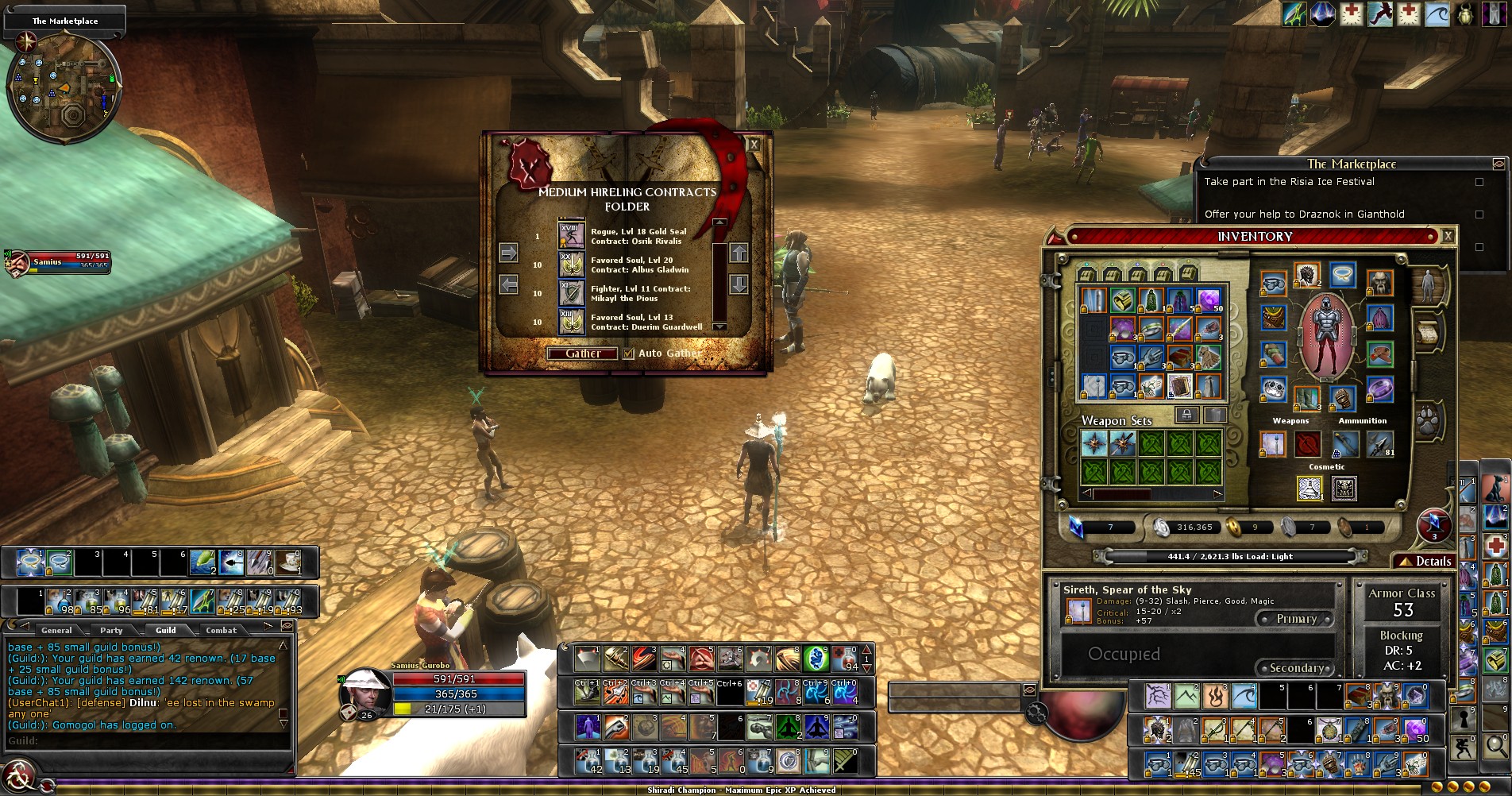
Task: Choose the Favored Soul Albus Gladwin contract
Action: coord(572,265)
